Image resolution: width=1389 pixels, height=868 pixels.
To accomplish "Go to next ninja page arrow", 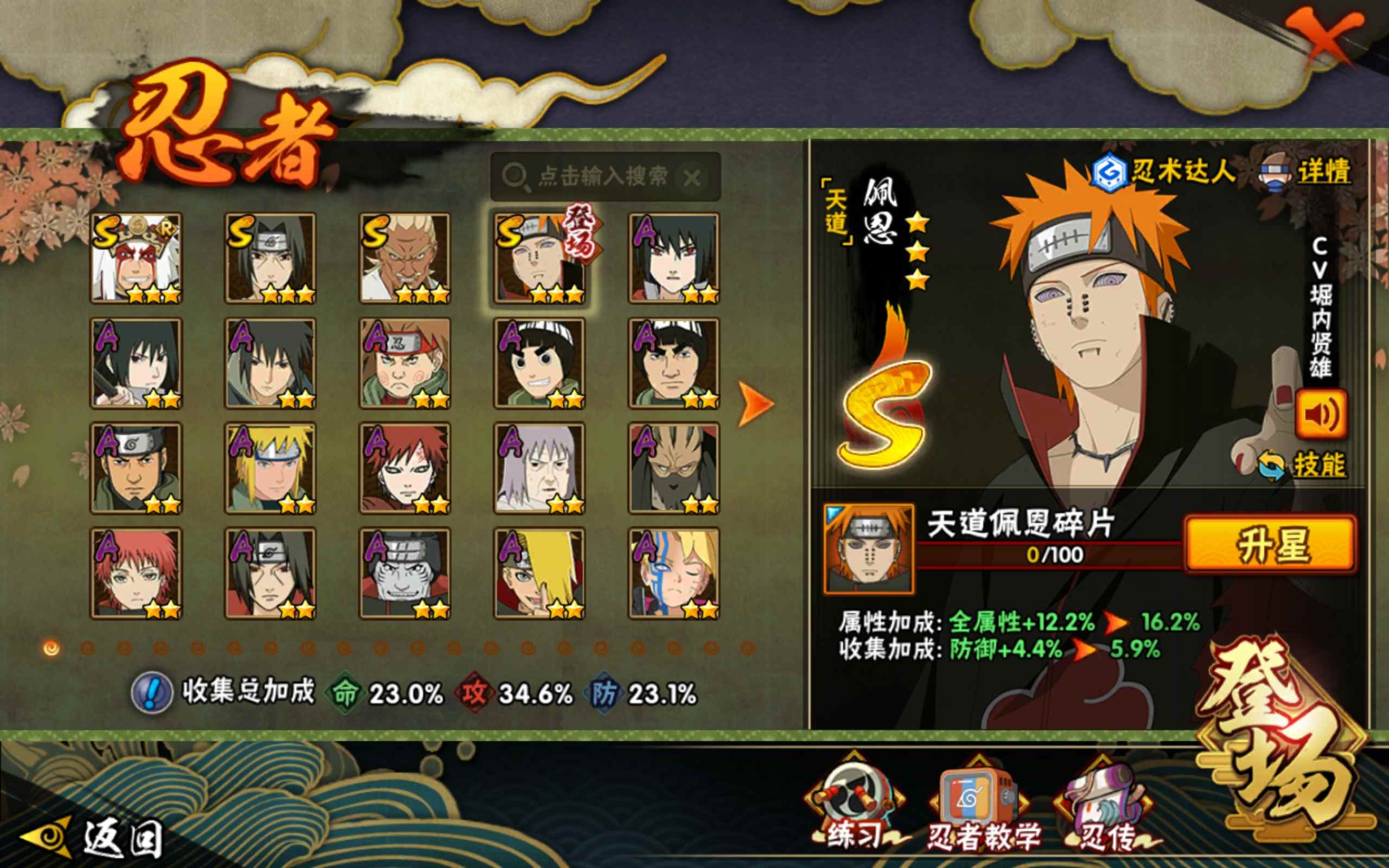I will coord(755,404).
